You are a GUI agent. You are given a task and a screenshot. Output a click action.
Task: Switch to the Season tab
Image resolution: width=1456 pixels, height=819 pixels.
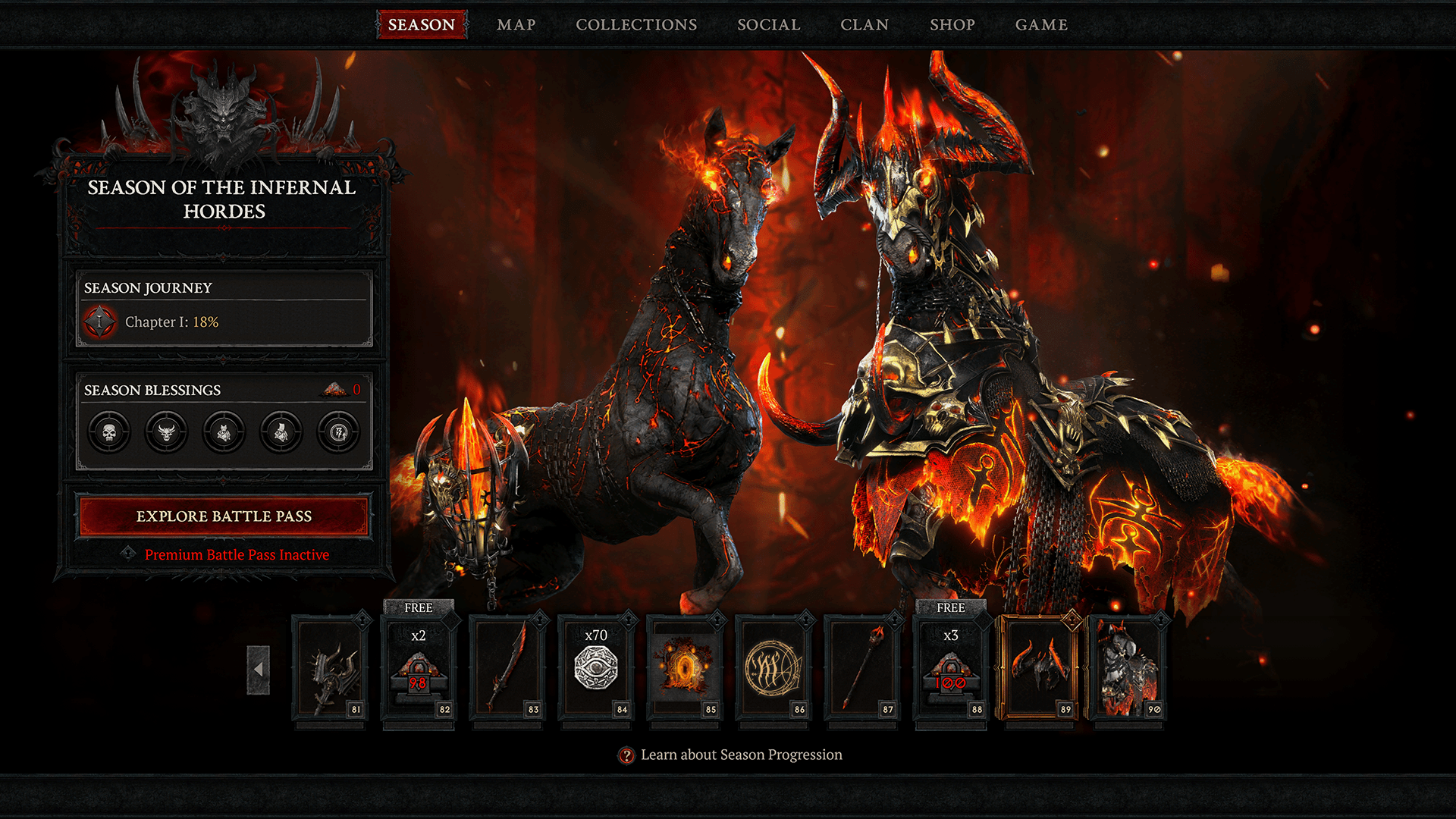[x=422, y=25]
